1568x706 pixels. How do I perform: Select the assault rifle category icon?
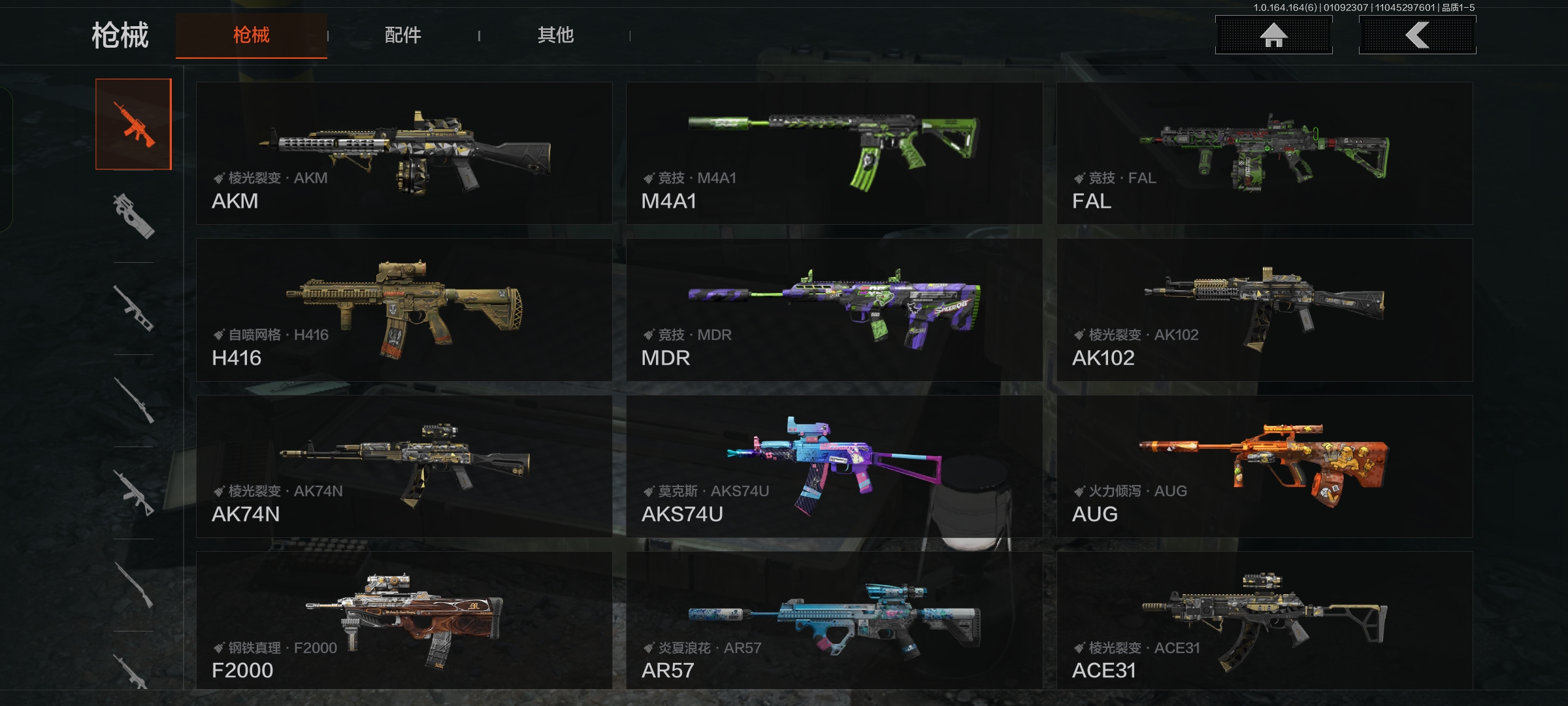134,124
